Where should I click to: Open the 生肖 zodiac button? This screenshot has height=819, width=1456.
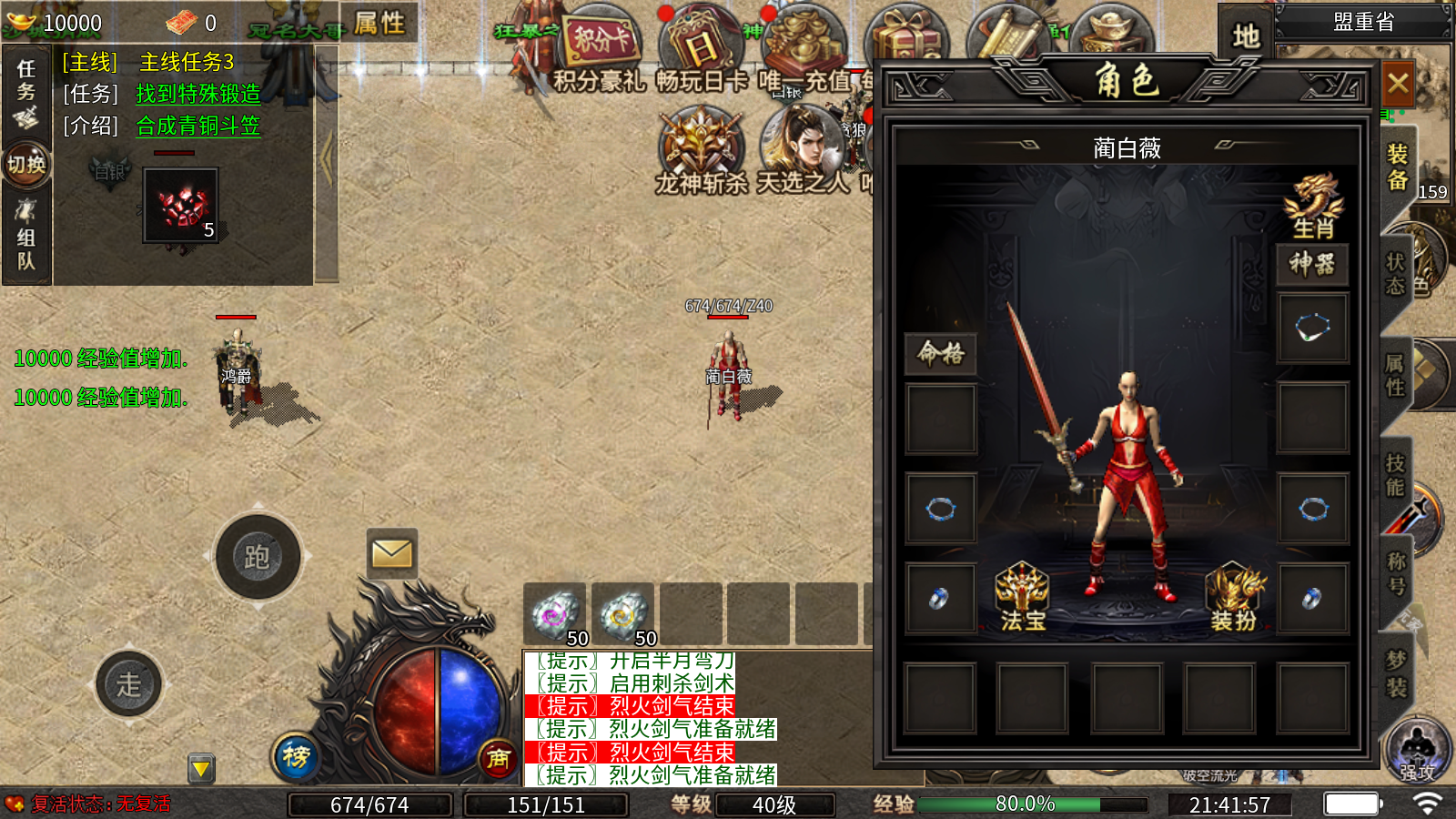1313,207
